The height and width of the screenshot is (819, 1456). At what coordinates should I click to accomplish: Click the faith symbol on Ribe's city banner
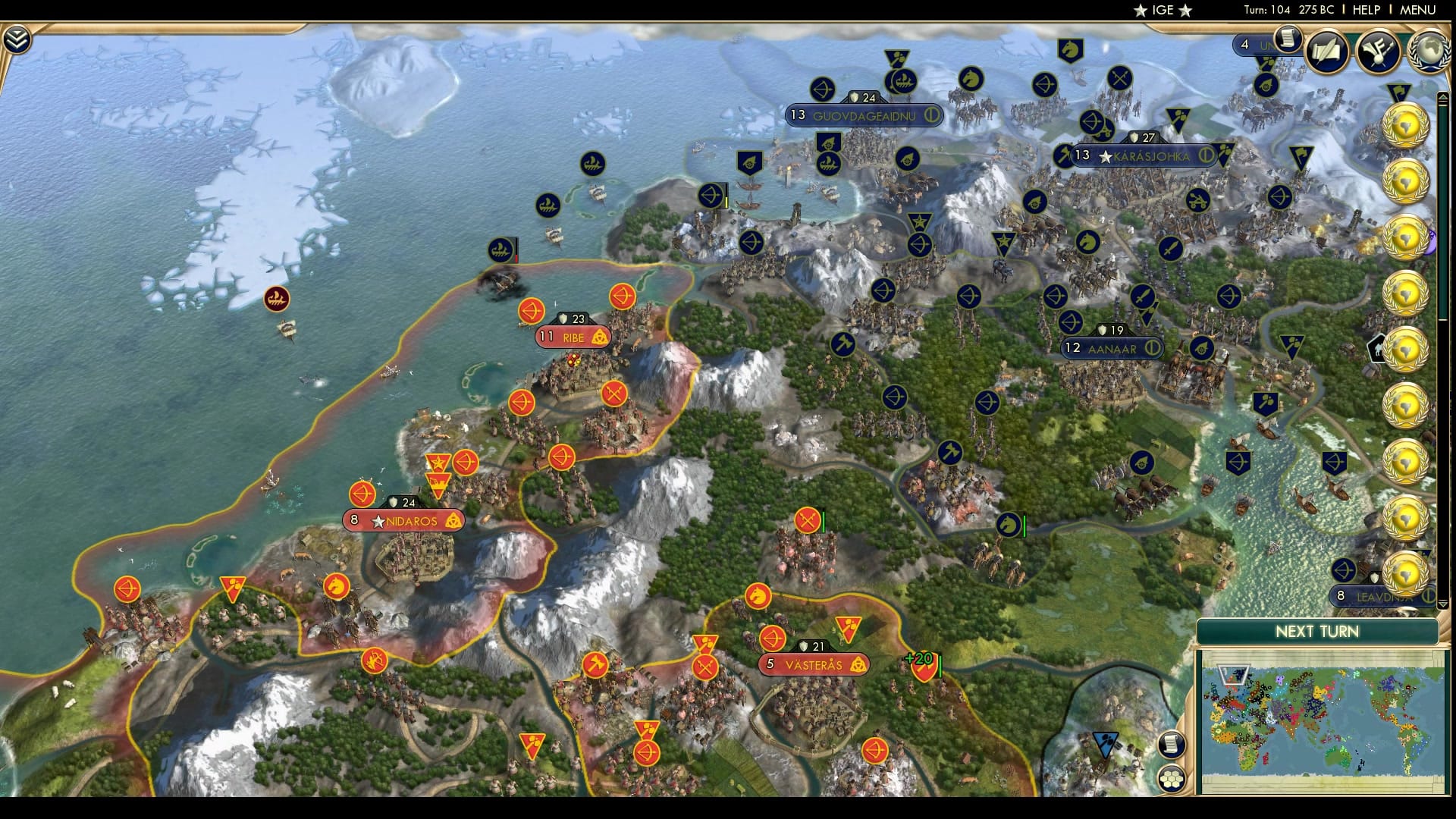tap(598, 337)
